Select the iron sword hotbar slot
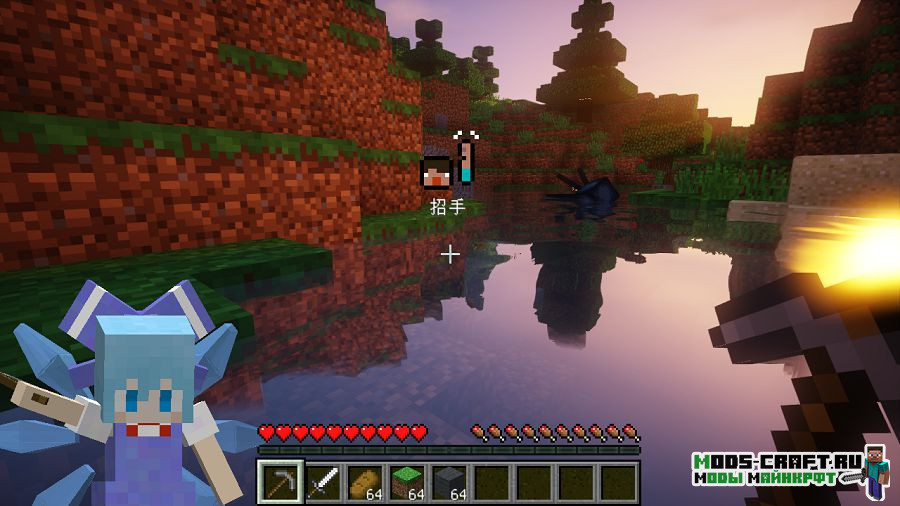900x506 pixels. pos(322,483)
